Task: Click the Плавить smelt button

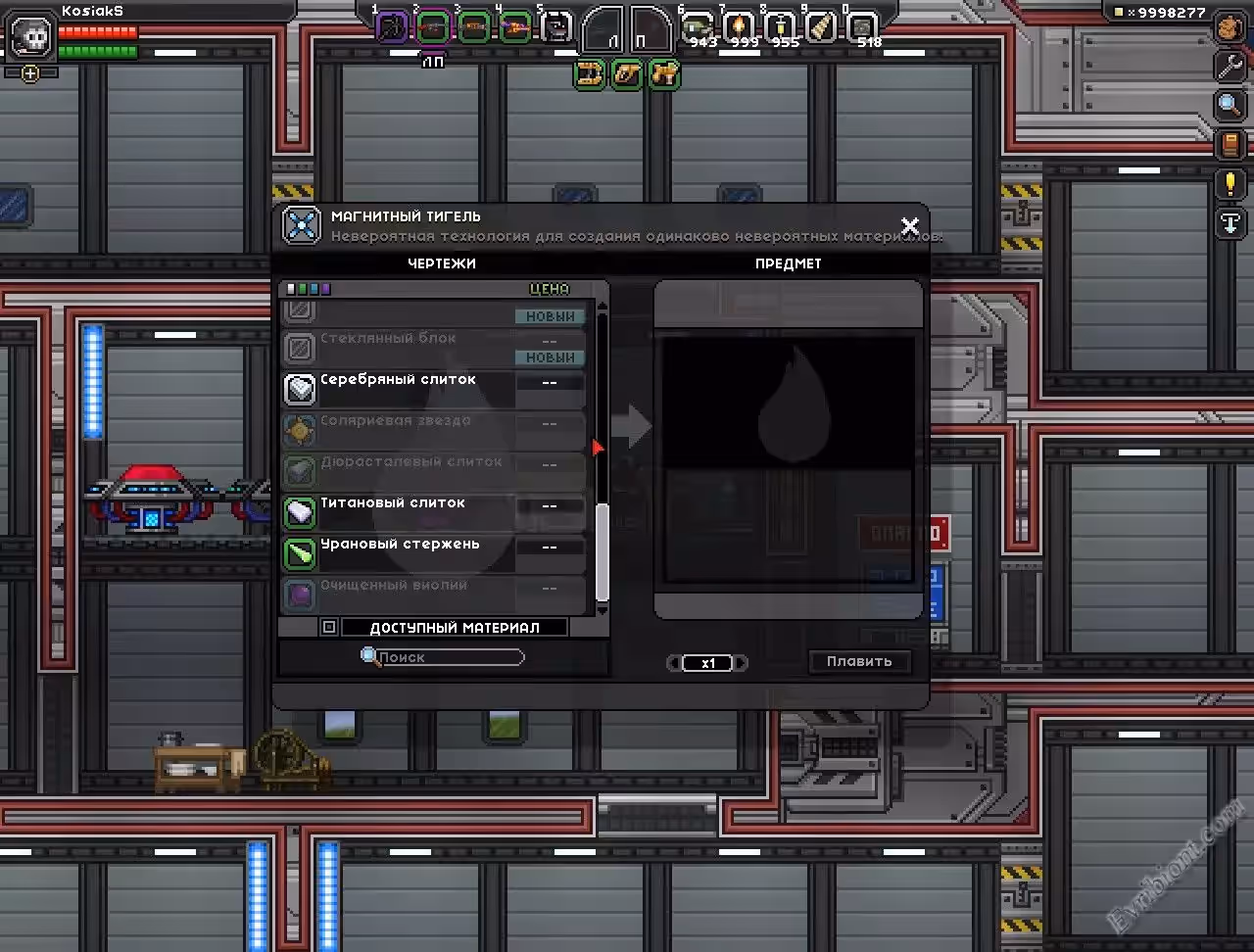Action: click(859, 661)
